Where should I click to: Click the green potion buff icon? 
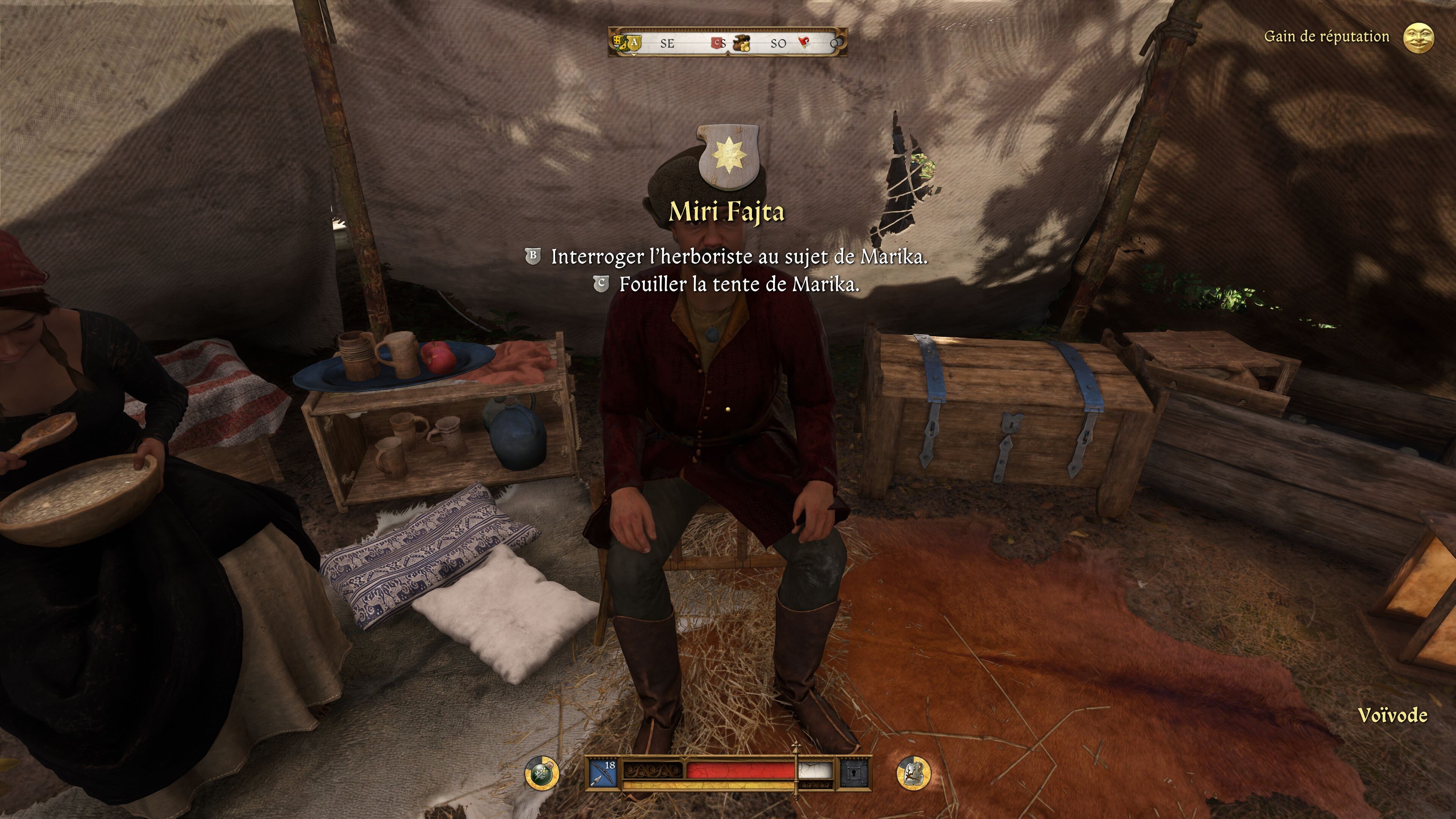(x=542, y=773)
